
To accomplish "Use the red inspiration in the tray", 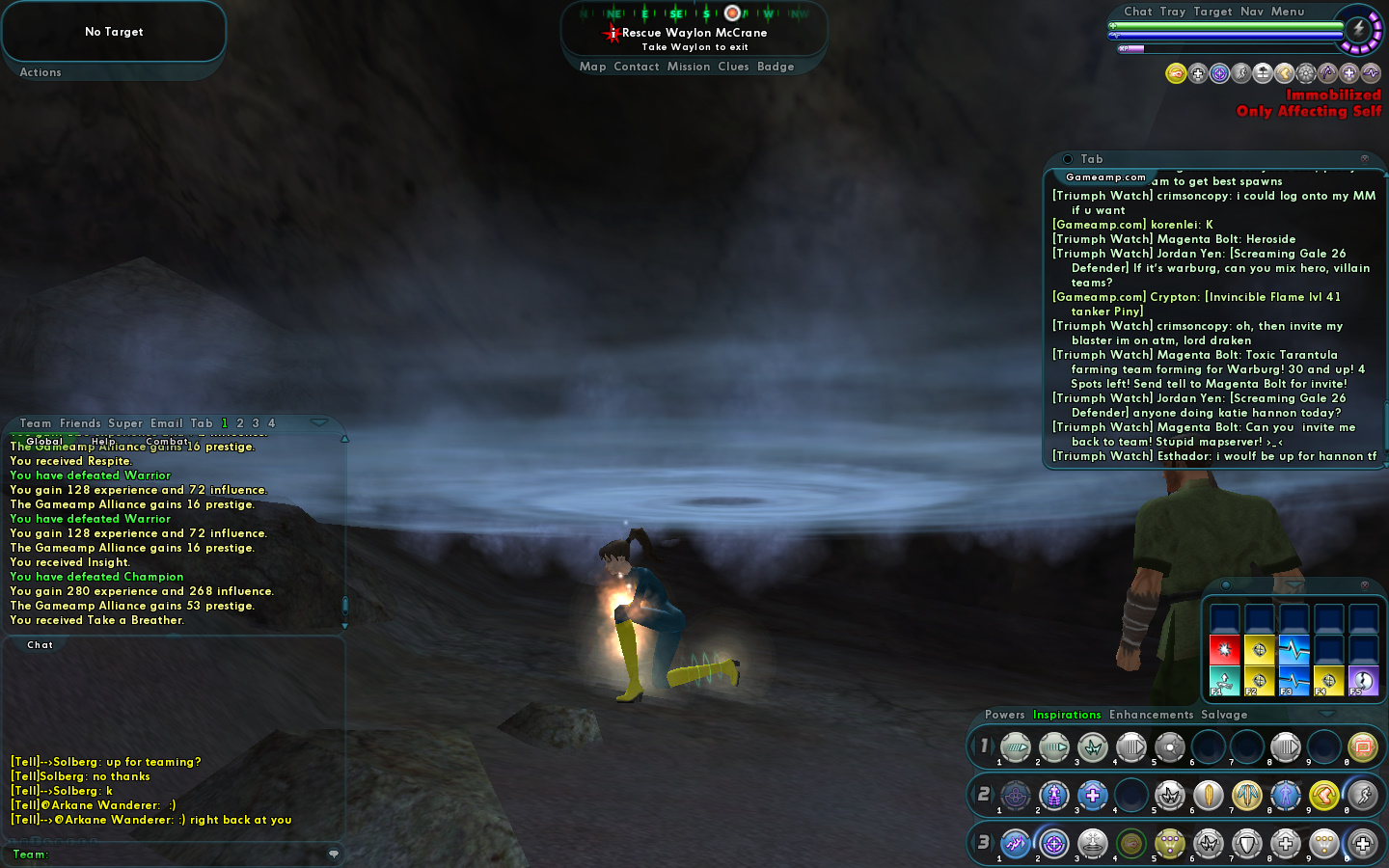I will [x=1224, y=650].
